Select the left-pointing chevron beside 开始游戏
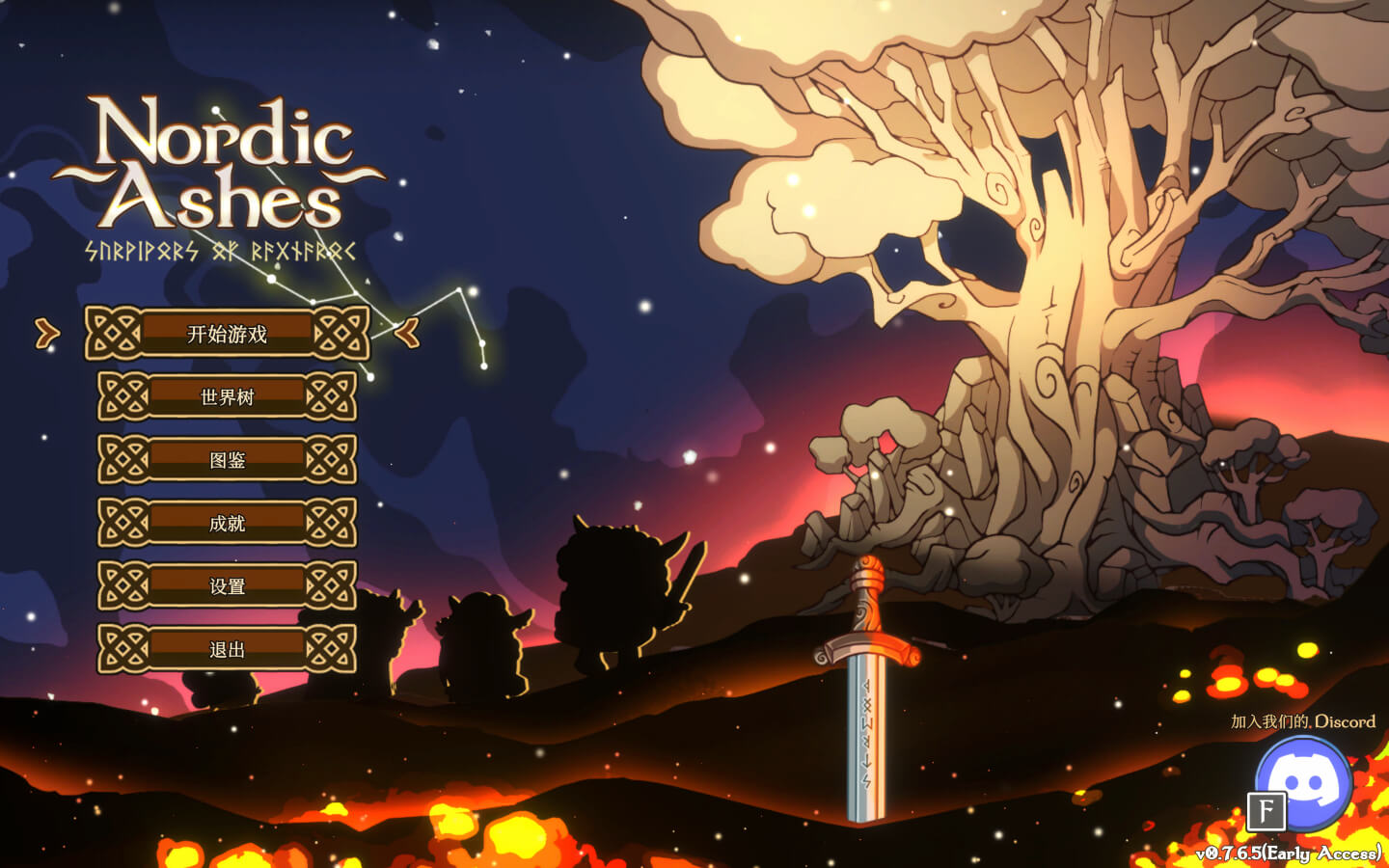This screenshot has height=868, width=1389. (x=408, y=335)
